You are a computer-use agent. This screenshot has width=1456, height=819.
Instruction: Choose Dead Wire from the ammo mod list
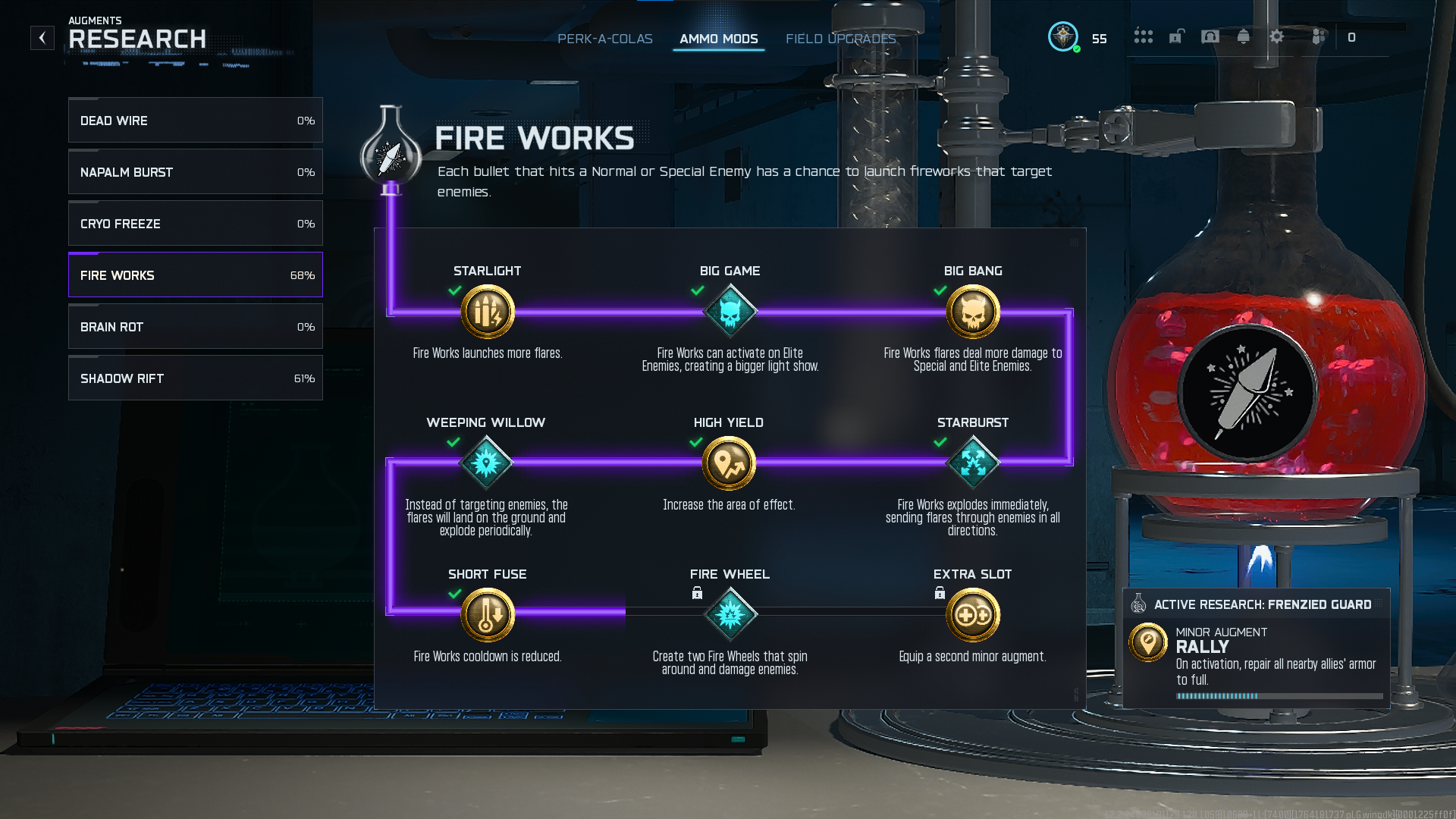195,121
